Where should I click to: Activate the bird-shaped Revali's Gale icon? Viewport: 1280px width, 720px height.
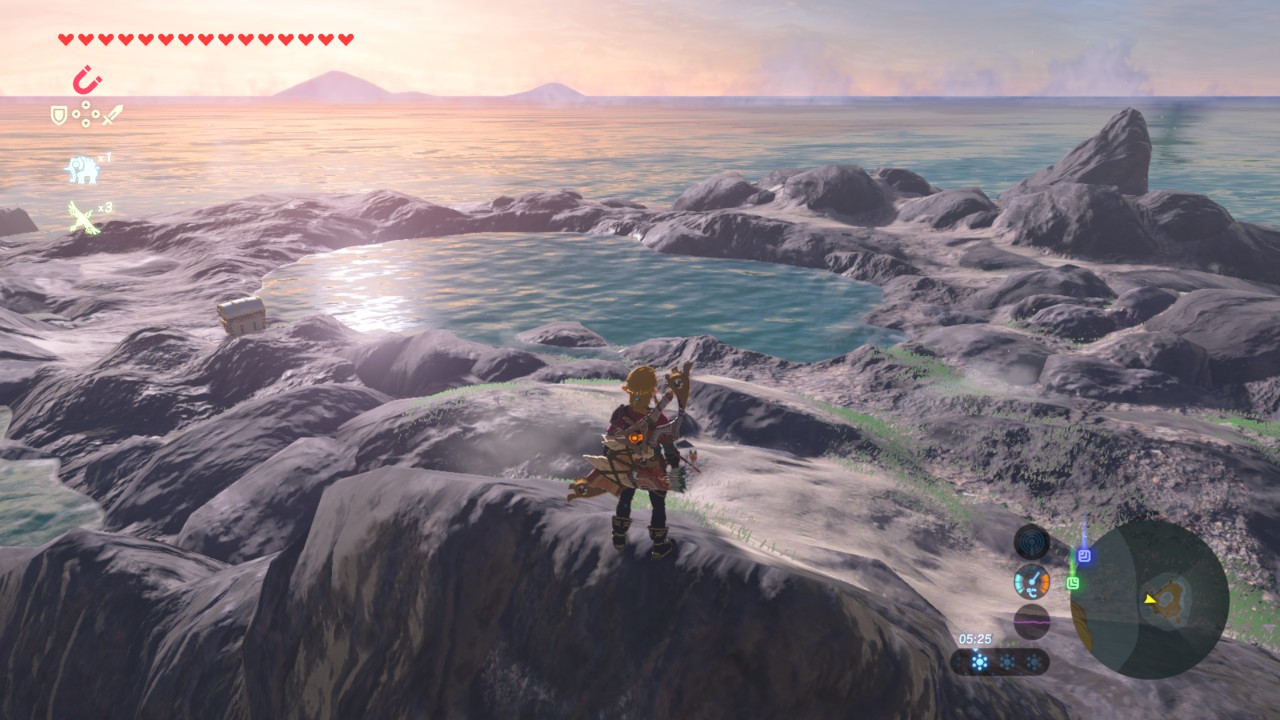pos(83,217)
